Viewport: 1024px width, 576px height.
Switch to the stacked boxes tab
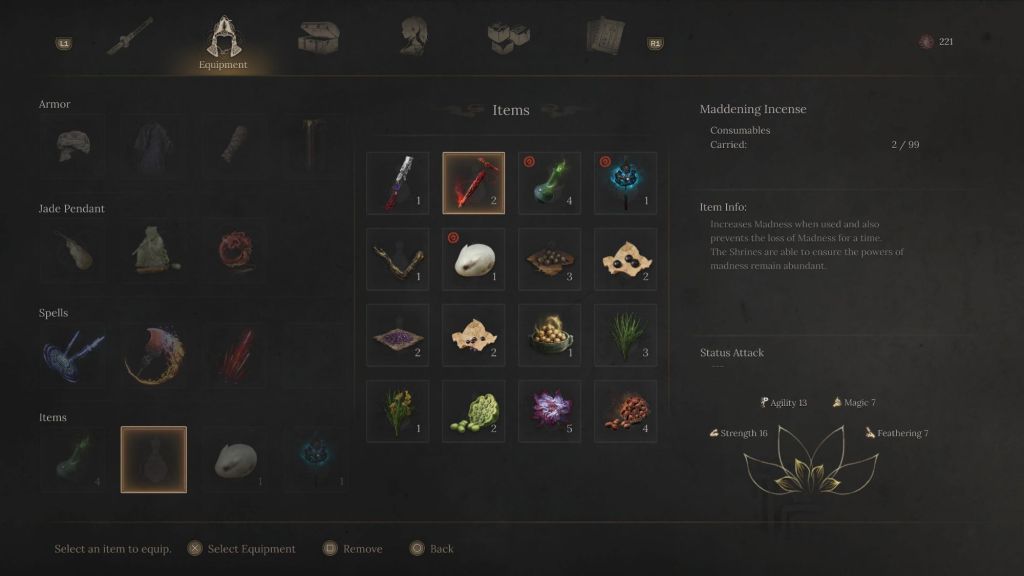point(508,38)
